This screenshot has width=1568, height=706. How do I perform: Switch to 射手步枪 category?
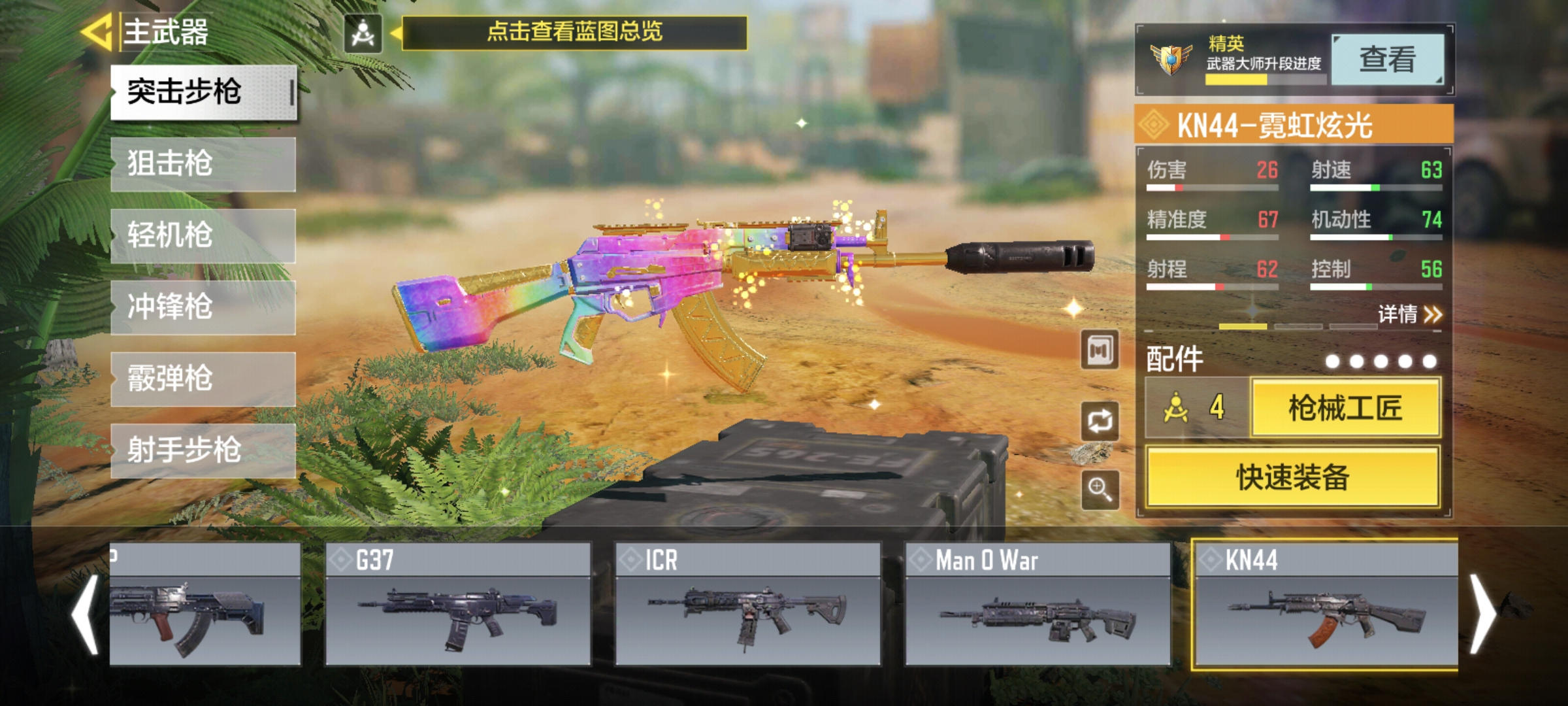(x=203, y=450)
